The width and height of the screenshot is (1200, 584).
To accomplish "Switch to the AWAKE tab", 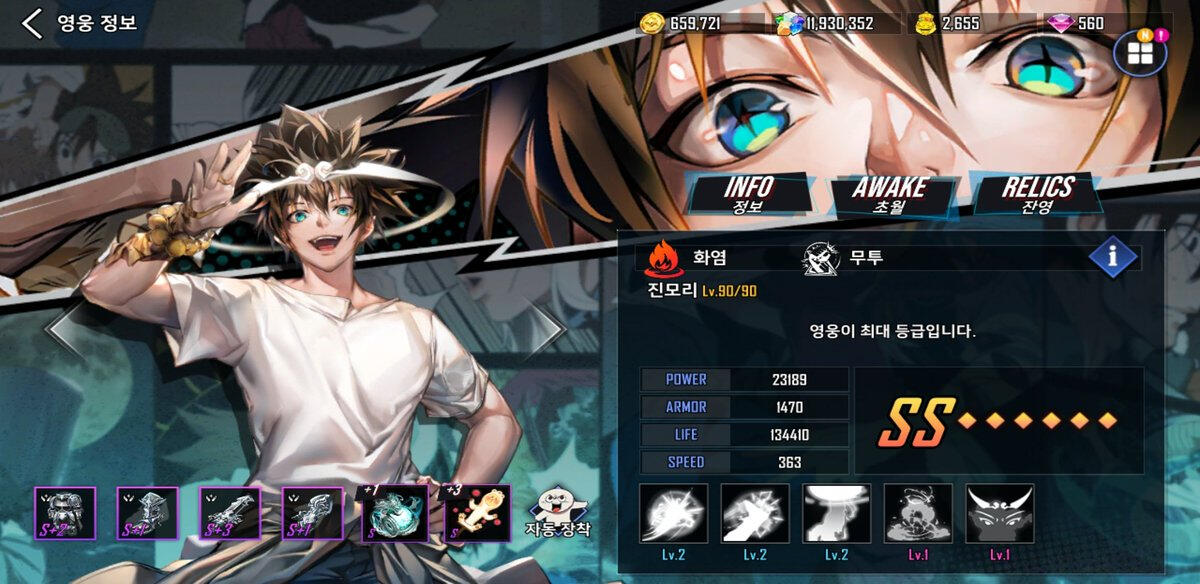I will [x=889, y=193].
